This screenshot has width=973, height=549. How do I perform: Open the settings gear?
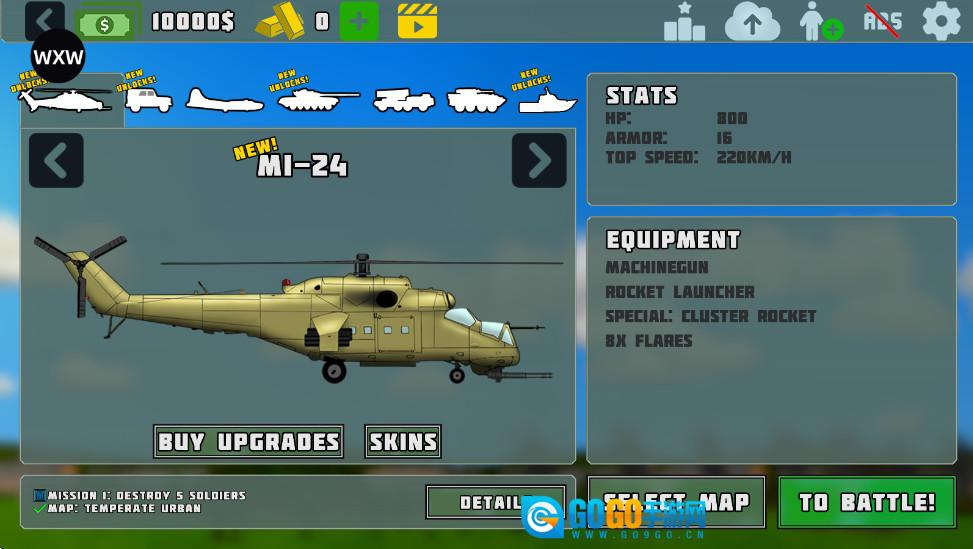pyautogui.click(x=941, y=21)
